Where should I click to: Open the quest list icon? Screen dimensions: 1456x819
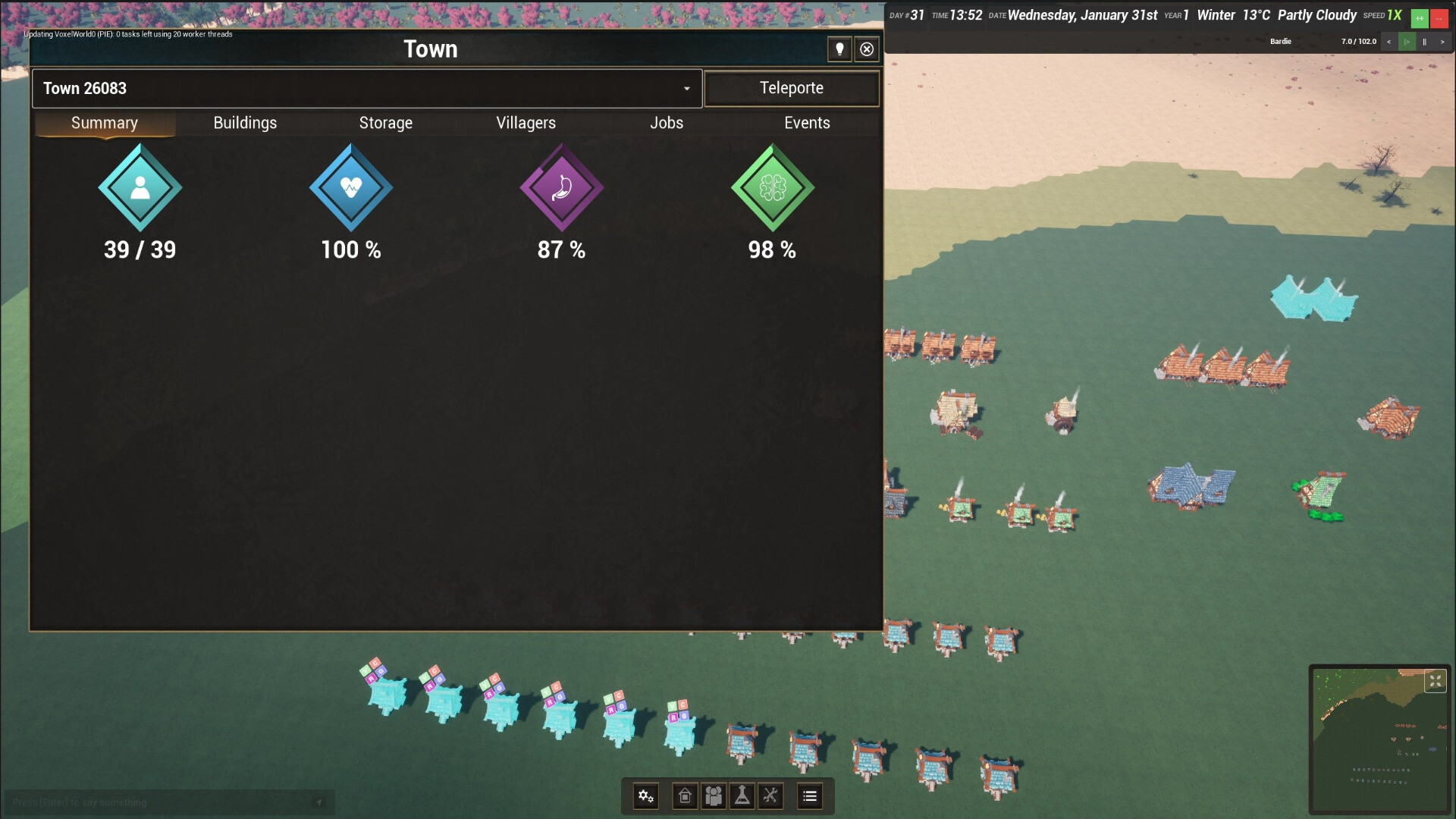pos(809,796)
